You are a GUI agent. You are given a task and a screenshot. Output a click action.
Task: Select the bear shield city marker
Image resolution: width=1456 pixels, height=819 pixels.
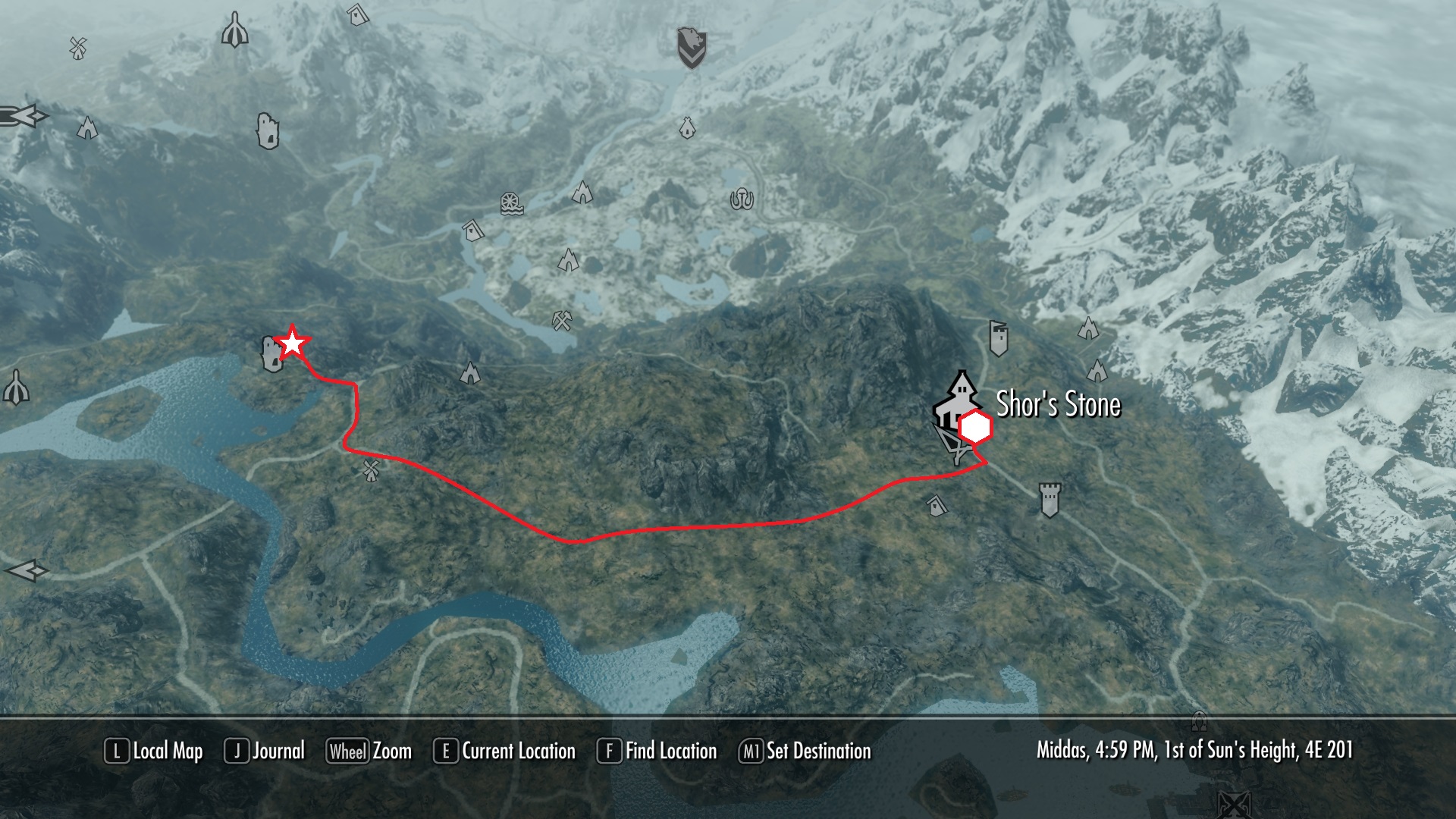click(x=691, y=46)
